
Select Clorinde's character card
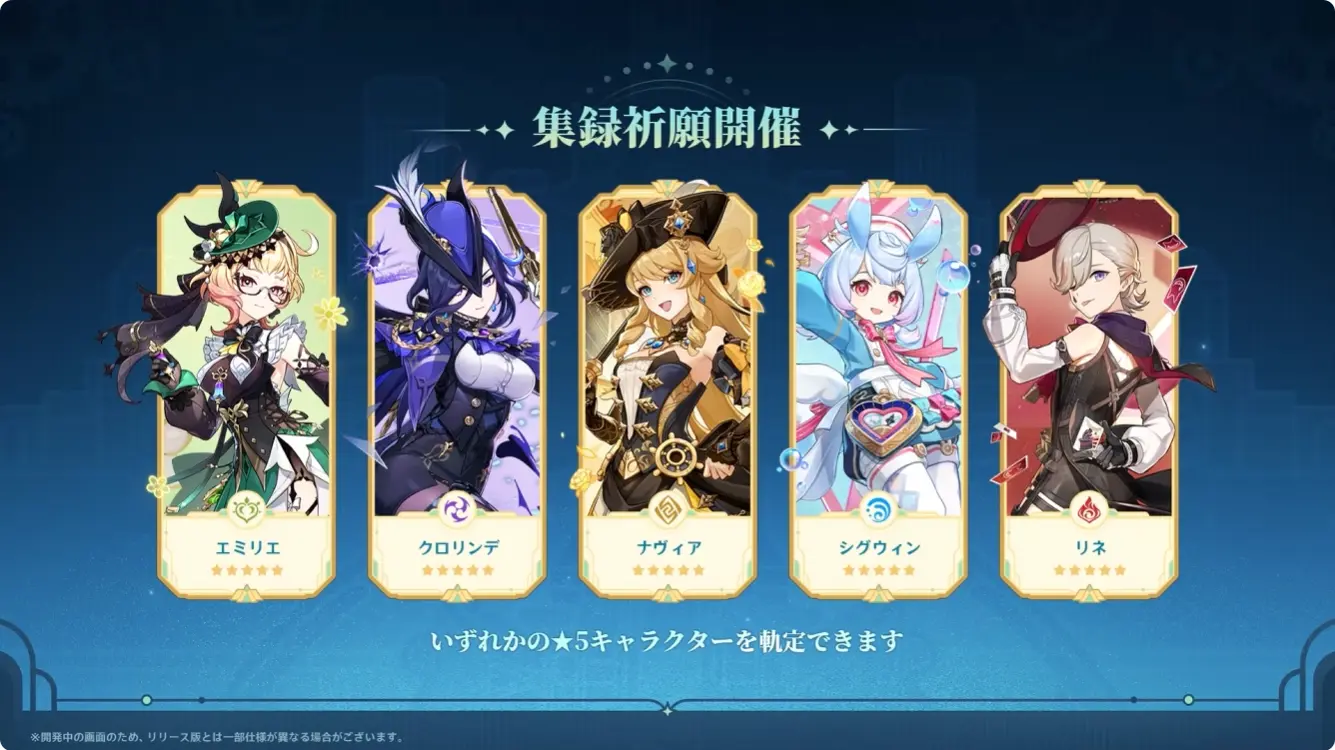tap(455, 380)
